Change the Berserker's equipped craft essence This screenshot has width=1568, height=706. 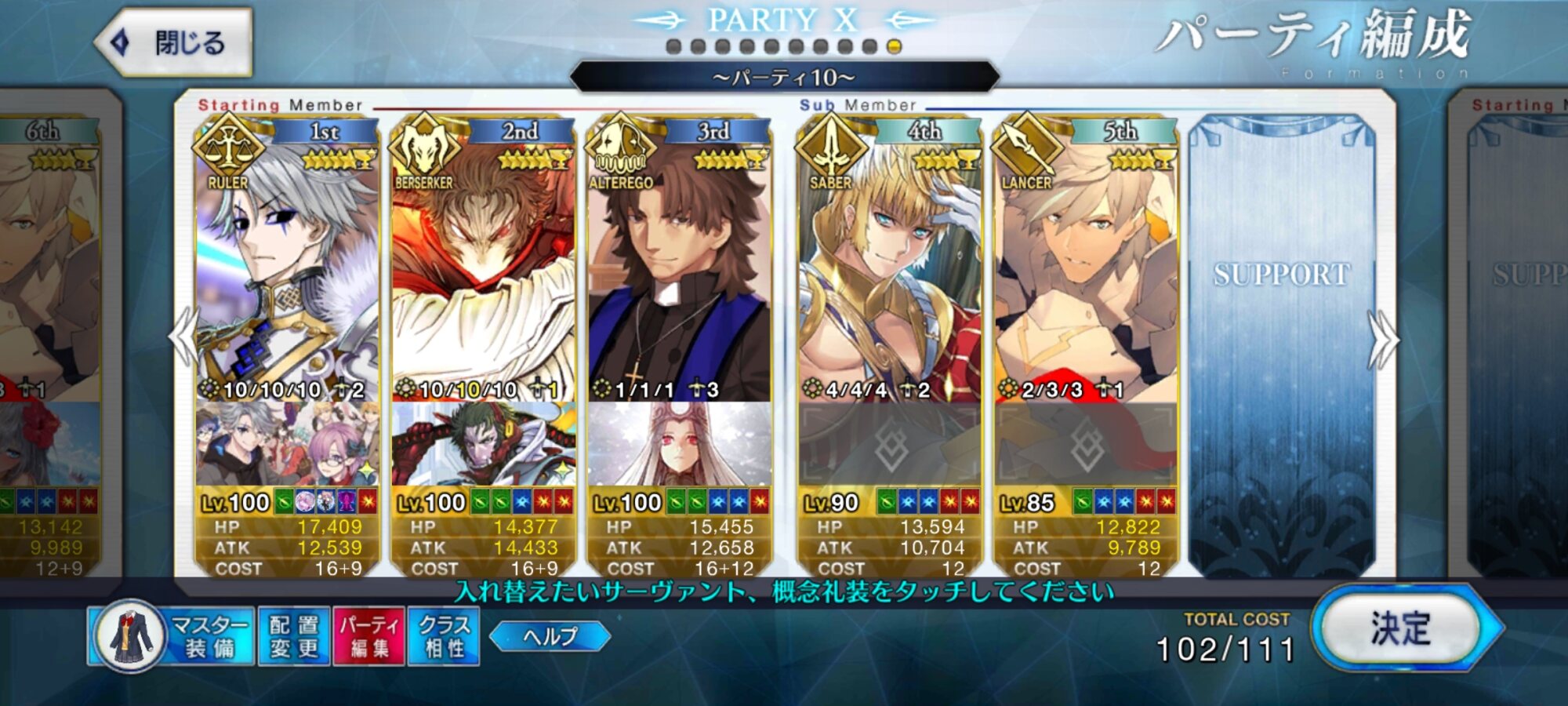483,445
